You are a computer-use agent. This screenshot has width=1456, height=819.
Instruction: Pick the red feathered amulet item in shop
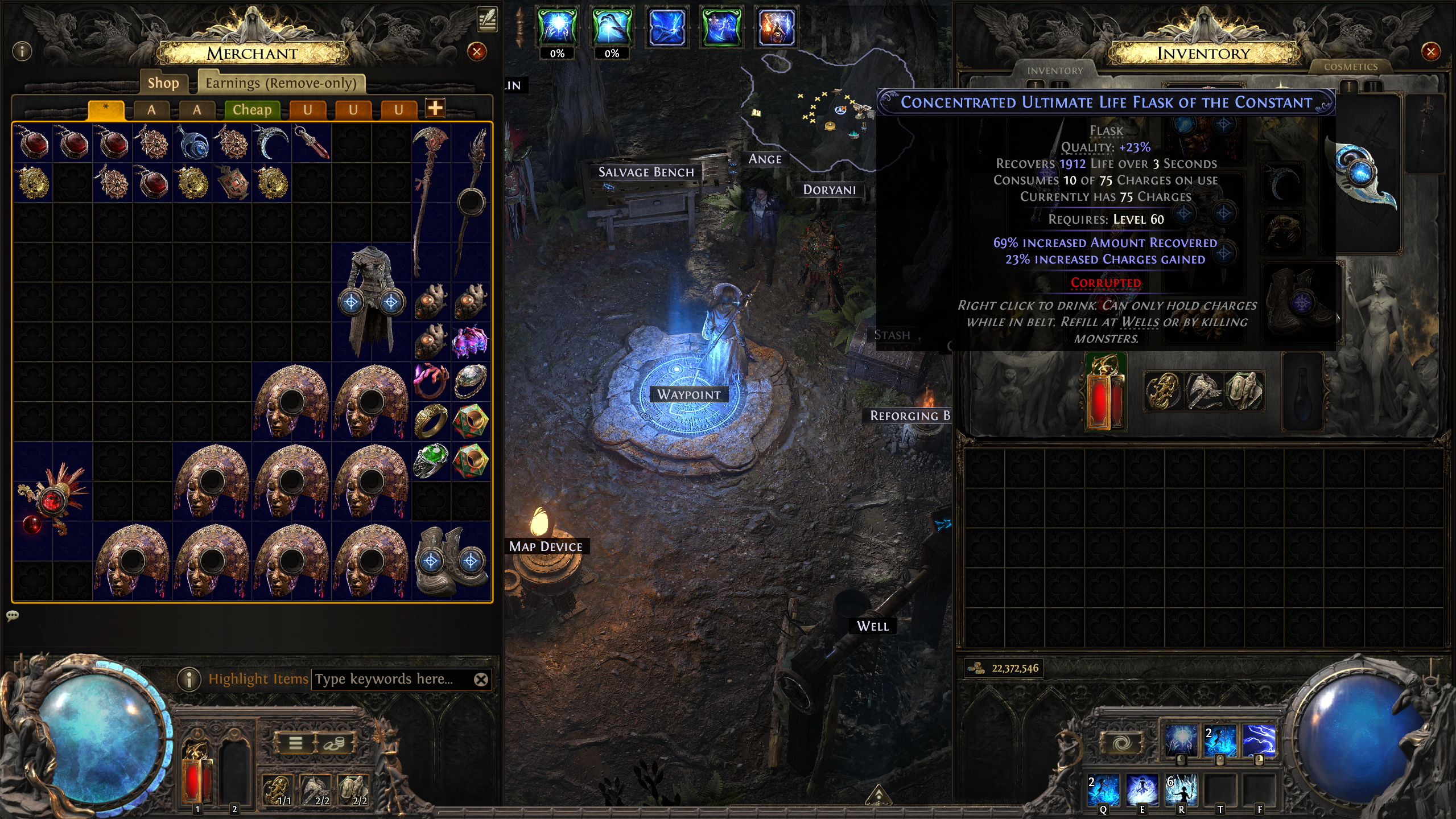52,501
